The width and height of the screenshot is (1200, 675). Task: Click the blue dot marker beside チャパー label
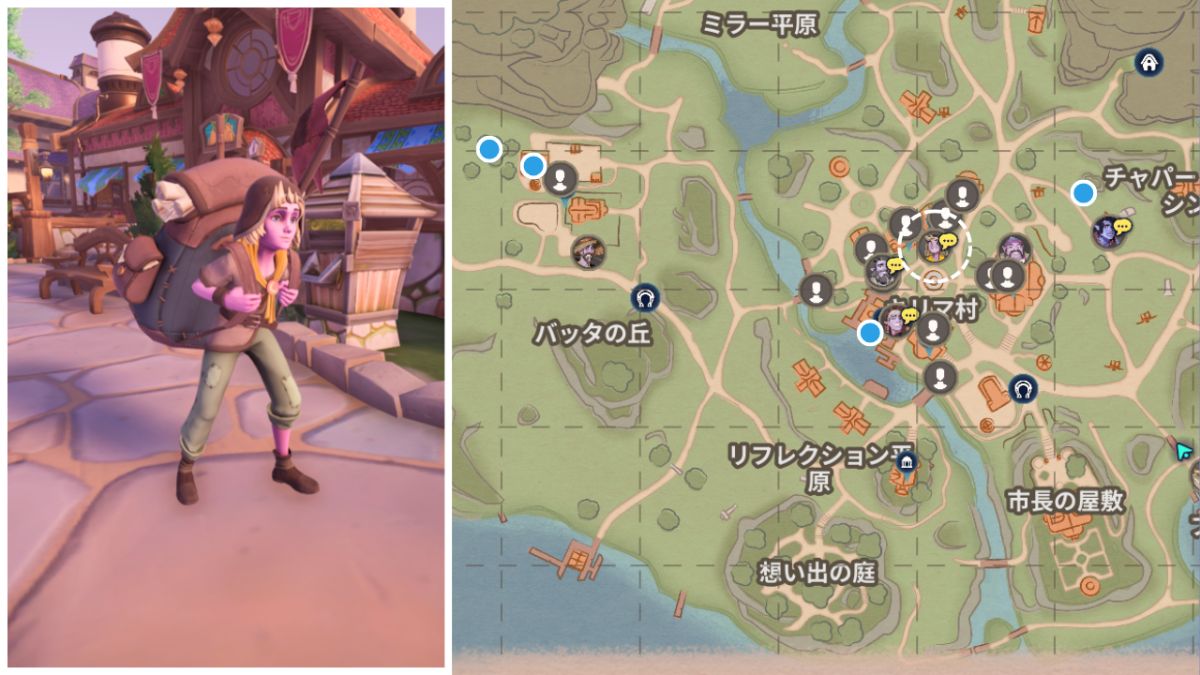coord(1083,192)
